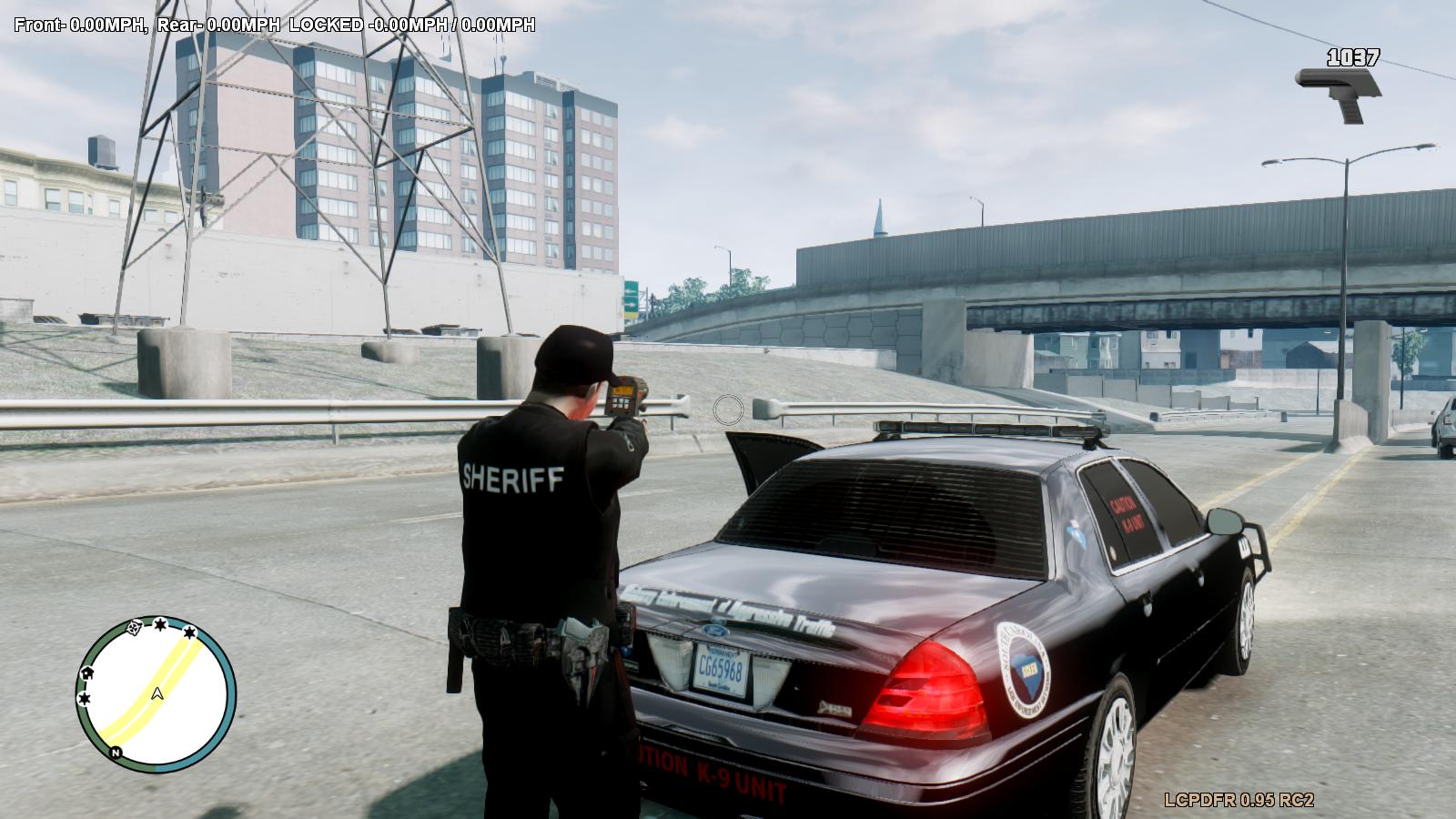The height and width of the screenshot is (819, 1456).
Task: Click the equipped radar gun weapon icon
Action: [x=1339, y=92]
